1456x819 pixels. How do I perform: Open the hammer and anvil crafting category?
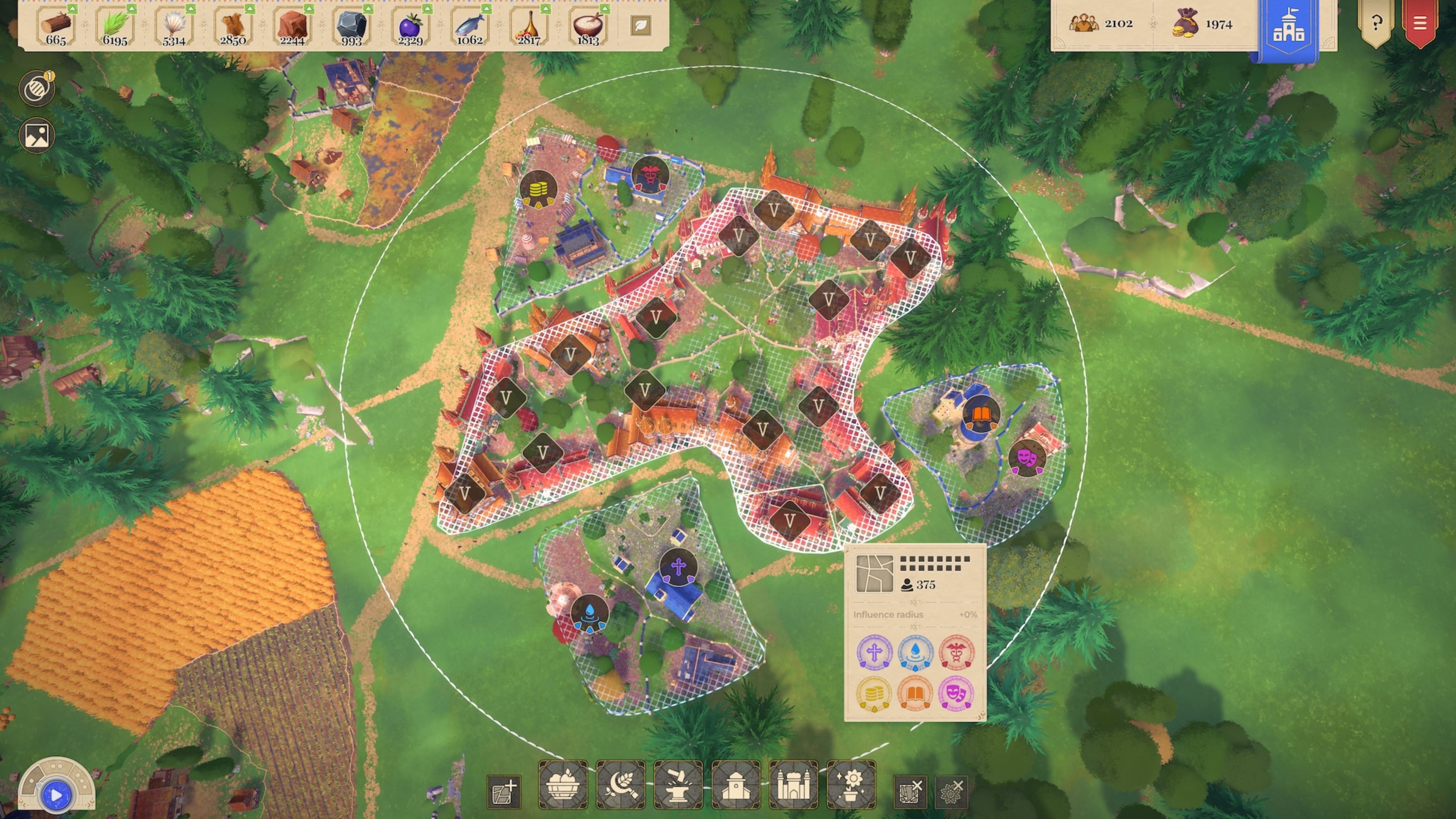click(678, 785)
